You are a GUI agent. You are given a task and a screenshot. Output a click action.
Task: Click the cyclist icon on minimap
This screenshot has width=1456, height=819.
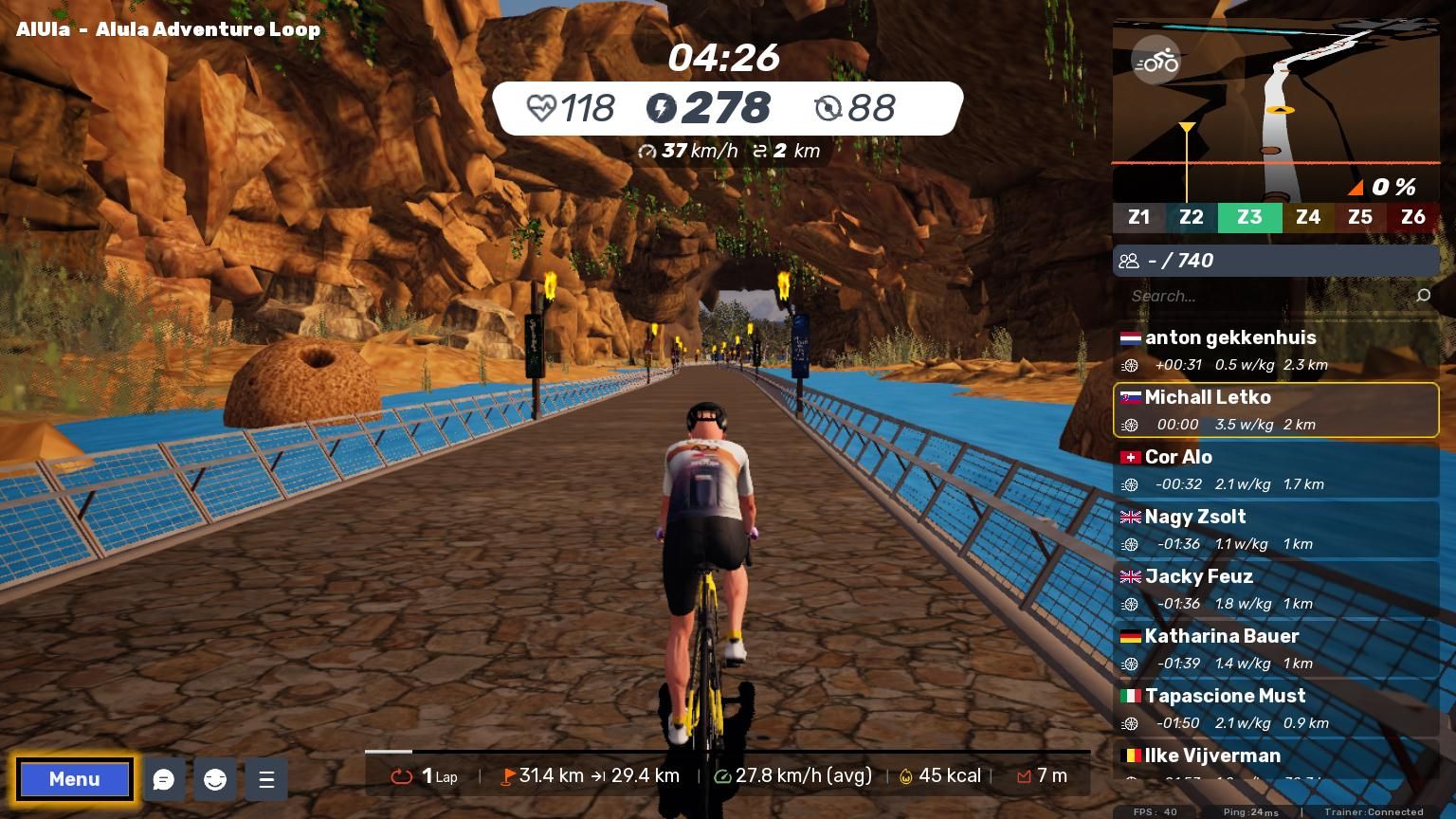point(1156,62)
